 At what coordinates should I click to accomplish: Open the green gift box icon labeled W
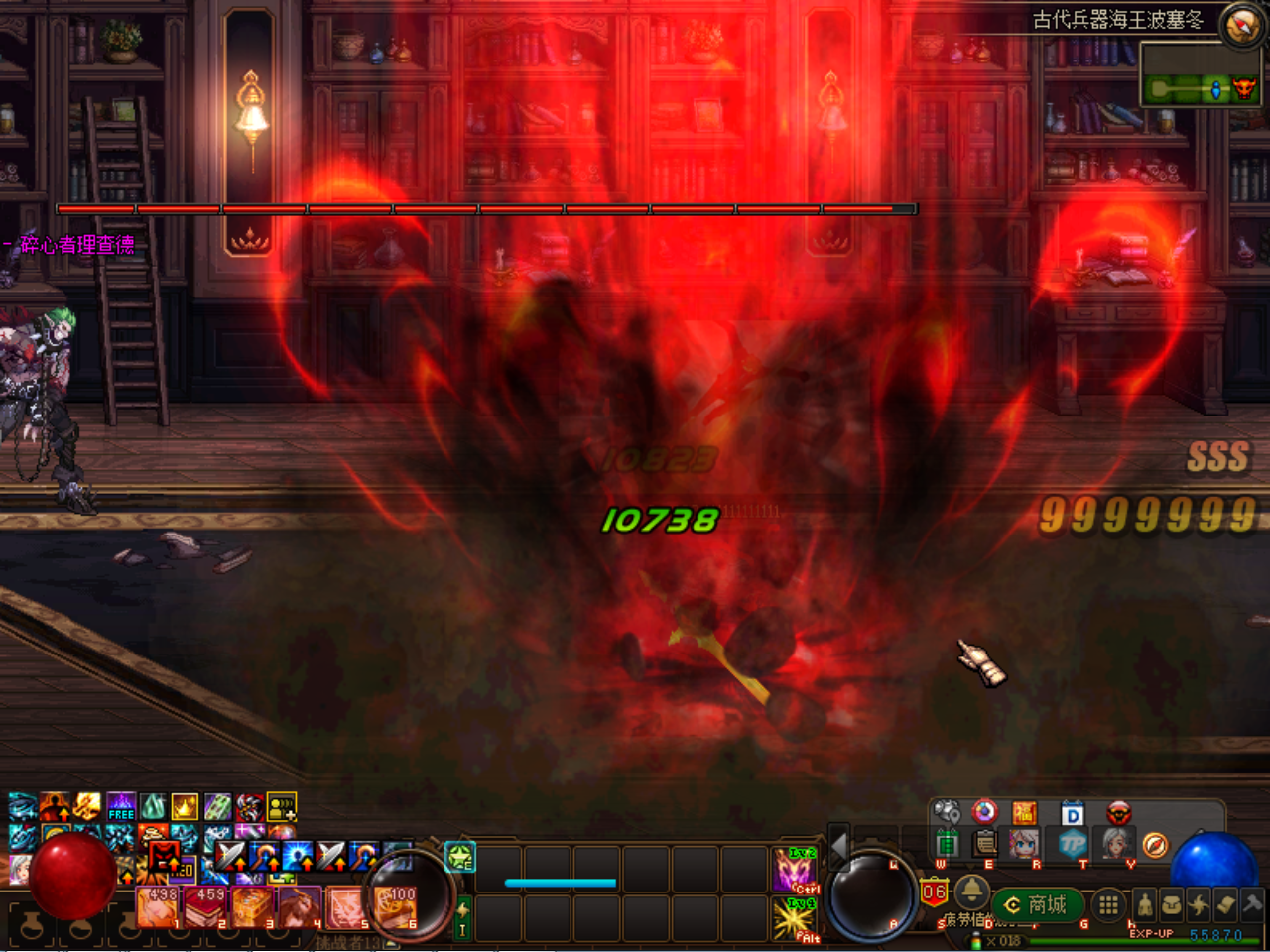click(949, 843)
